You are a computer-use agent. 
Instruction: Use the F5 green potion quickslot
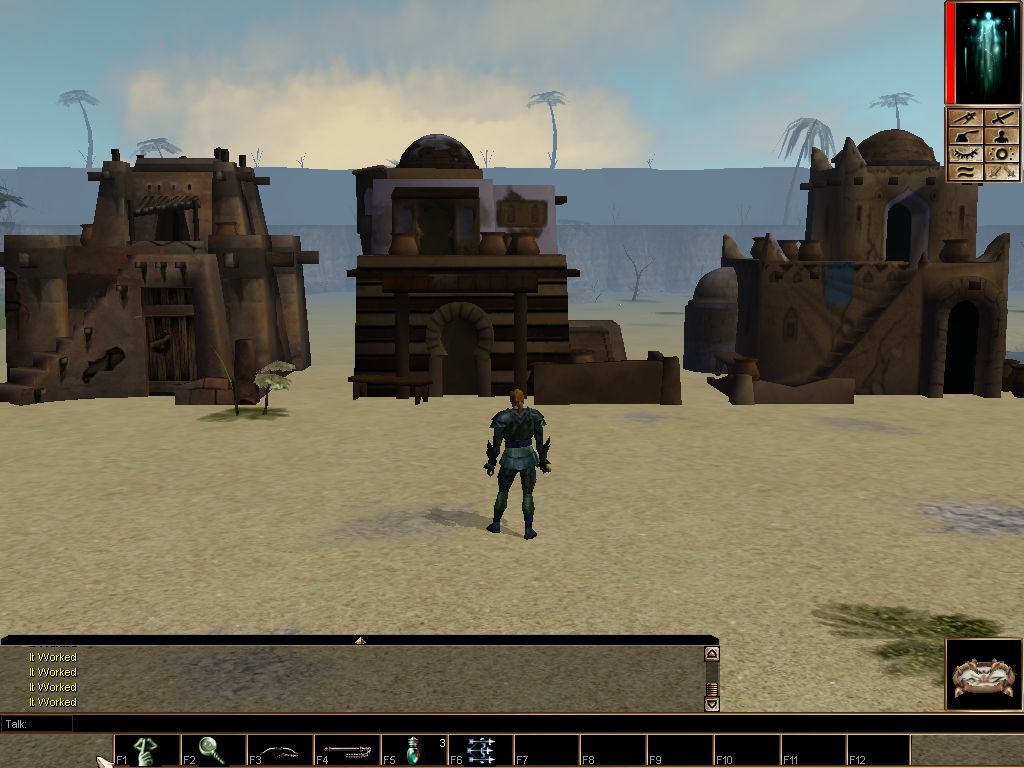pyautogui.click(x=412, y=750)
